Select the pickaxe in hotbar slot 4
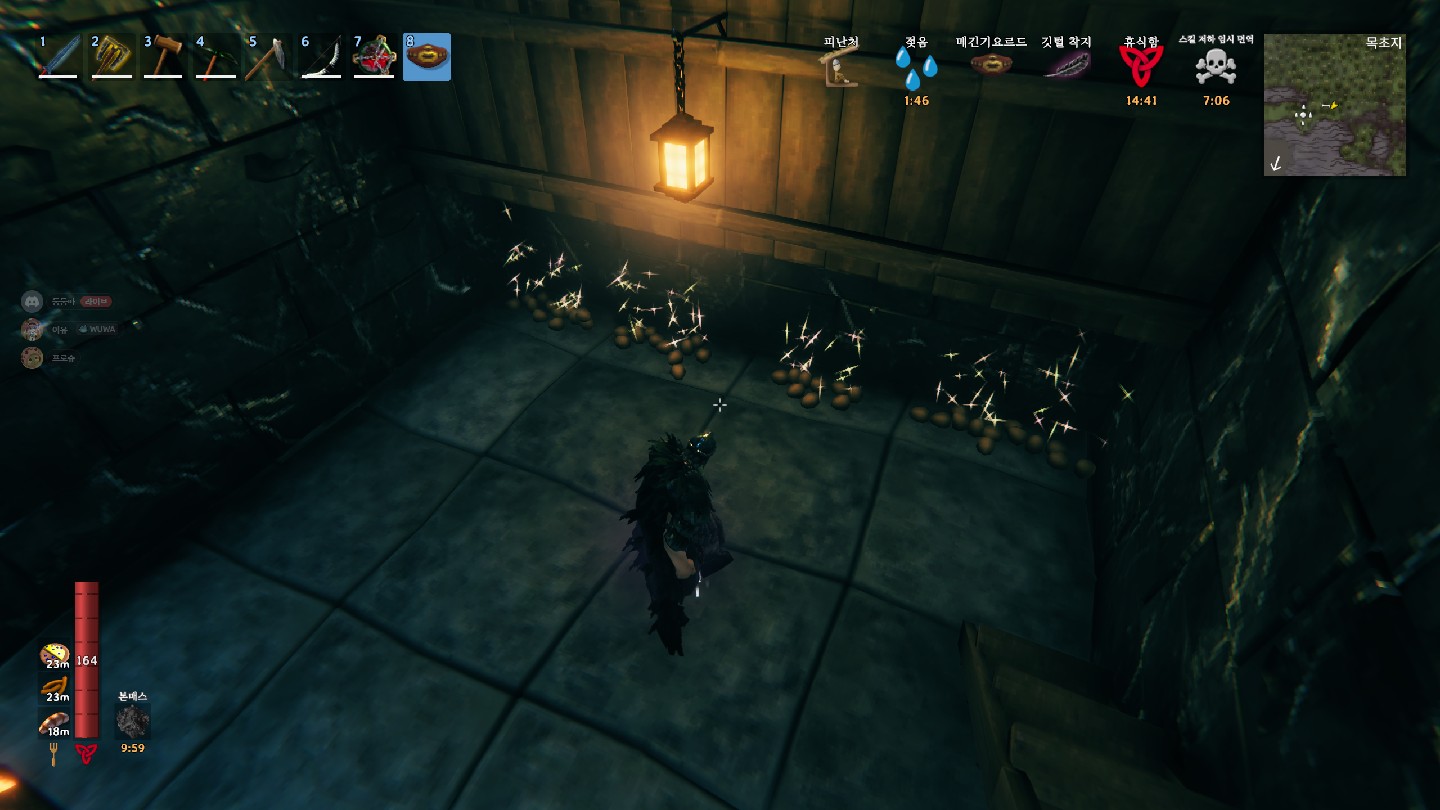The image size is (1440, 810). (216, 57)
